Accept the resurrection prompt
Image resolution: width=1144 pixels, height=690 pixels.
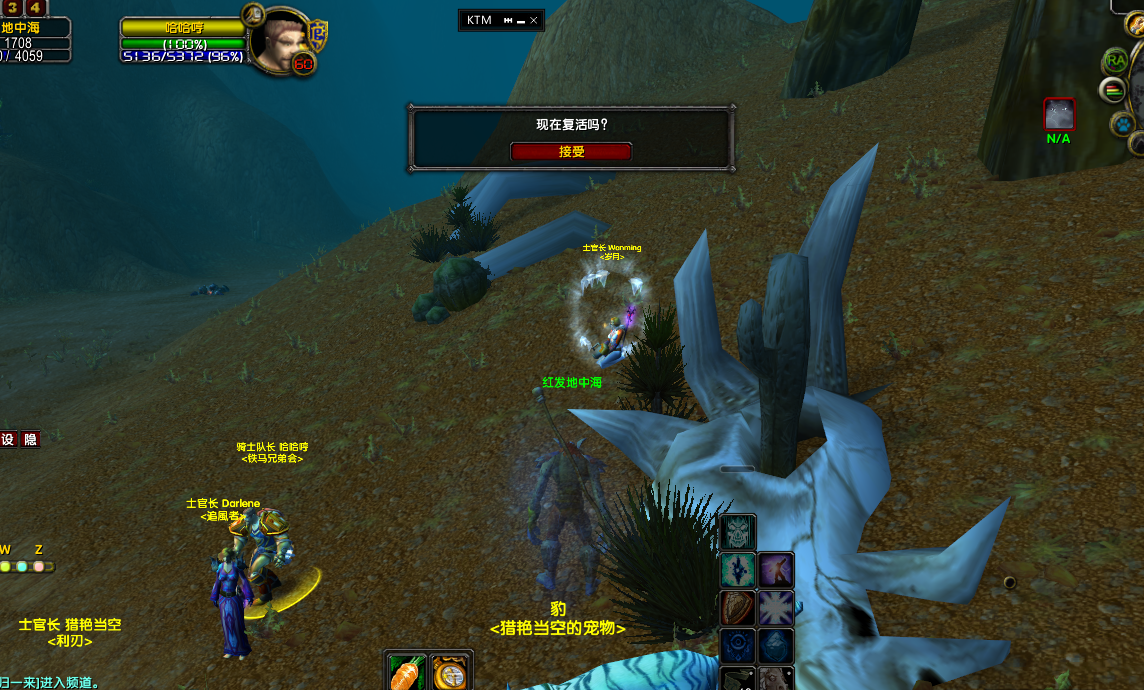click(x=571, y=152)
